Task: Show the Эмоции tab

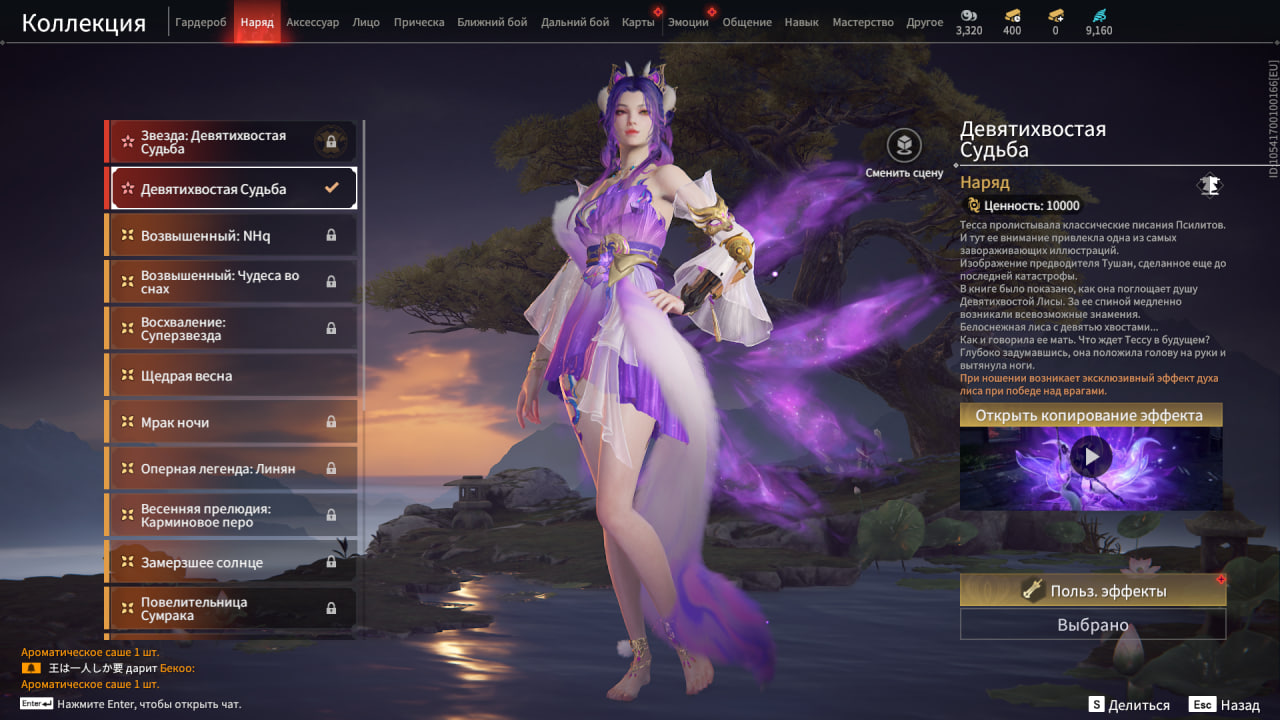Action: point(688,22)
